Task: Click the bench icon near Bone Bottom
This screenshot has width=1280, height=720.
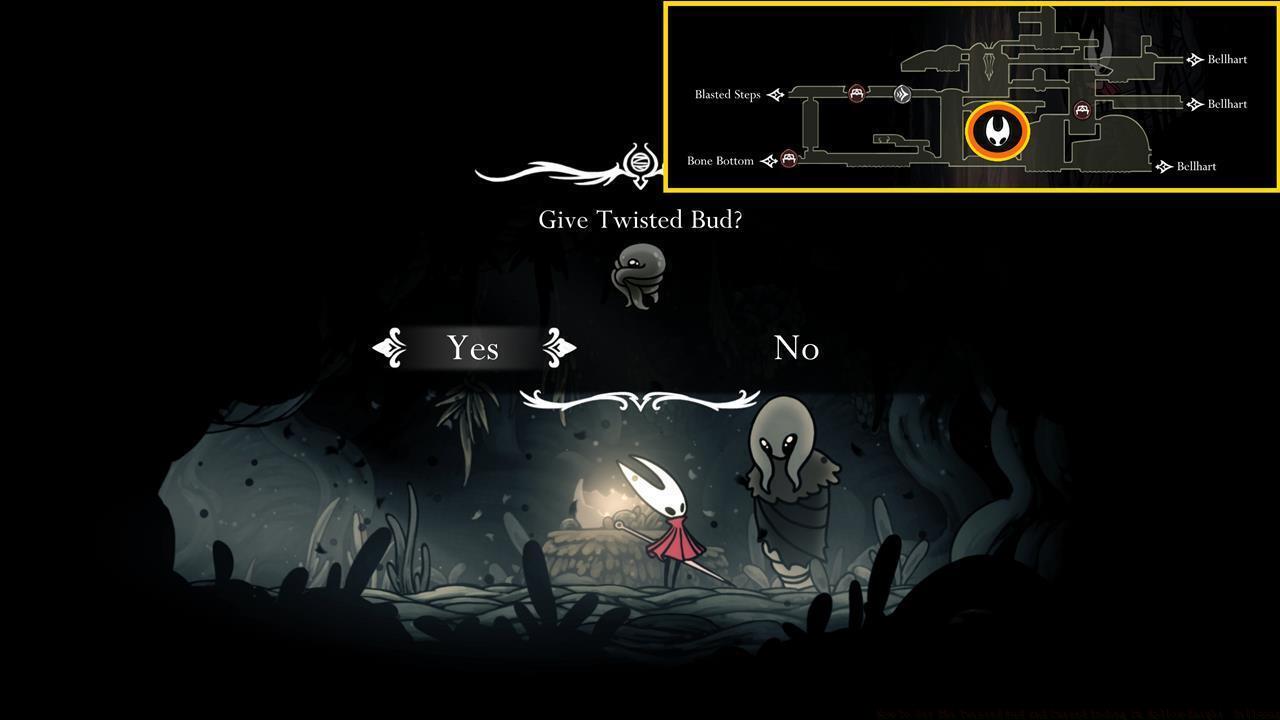Action: coord(789,159)
